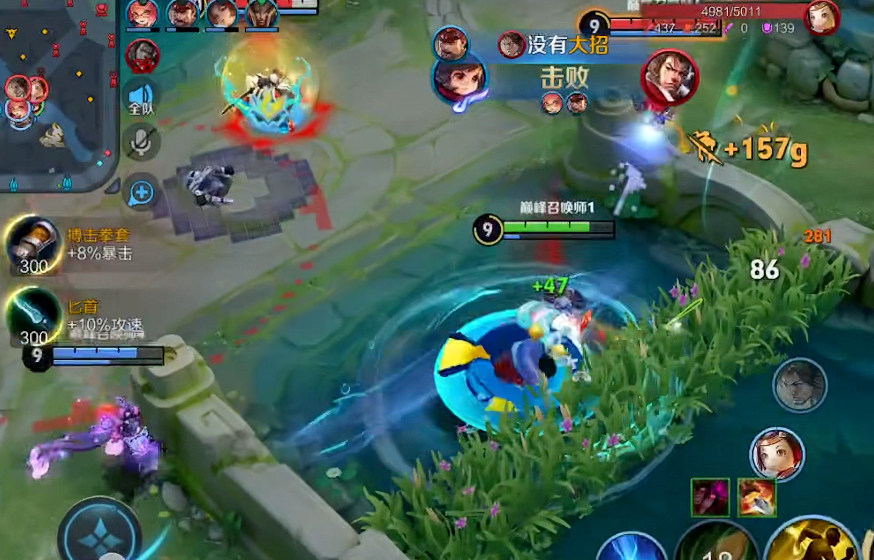Buy the recommended 搏击拳套 item

click(x=34, y=244)
